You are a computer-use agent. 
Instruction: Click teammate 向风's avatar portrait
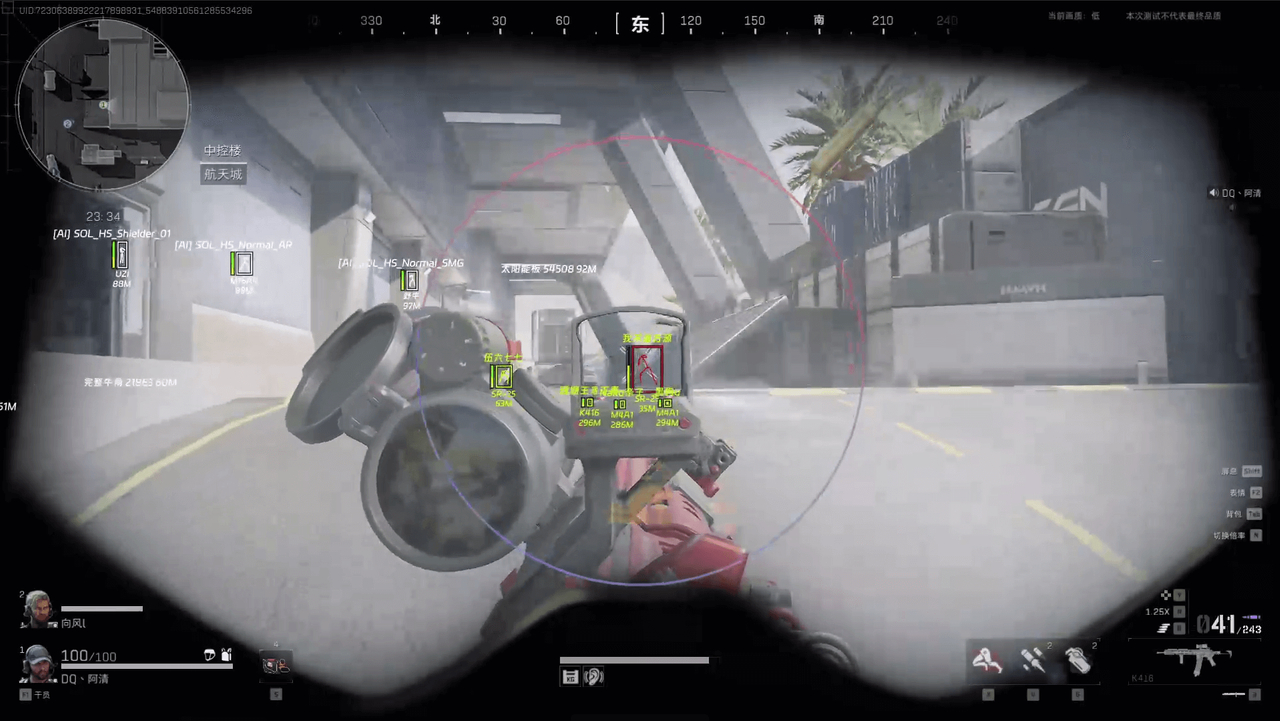[40, 610]
